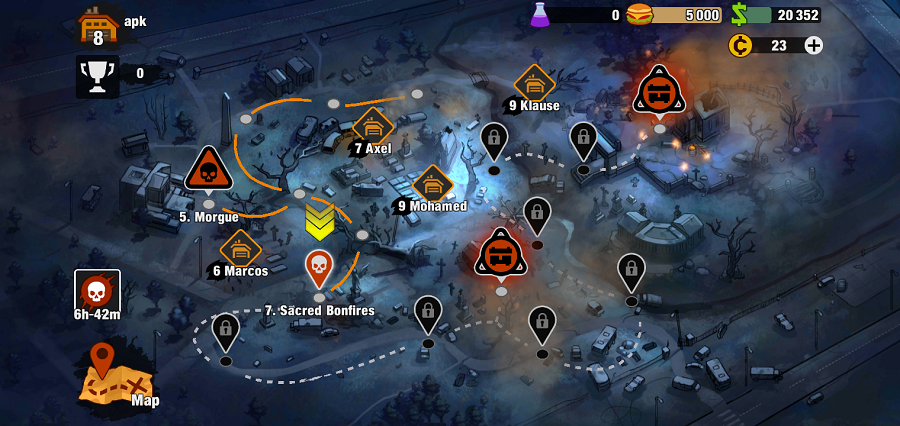Click the burger food resource icon
Image resolution: width=900 pixels, height=426 pixels.
(x=639, y=14)
